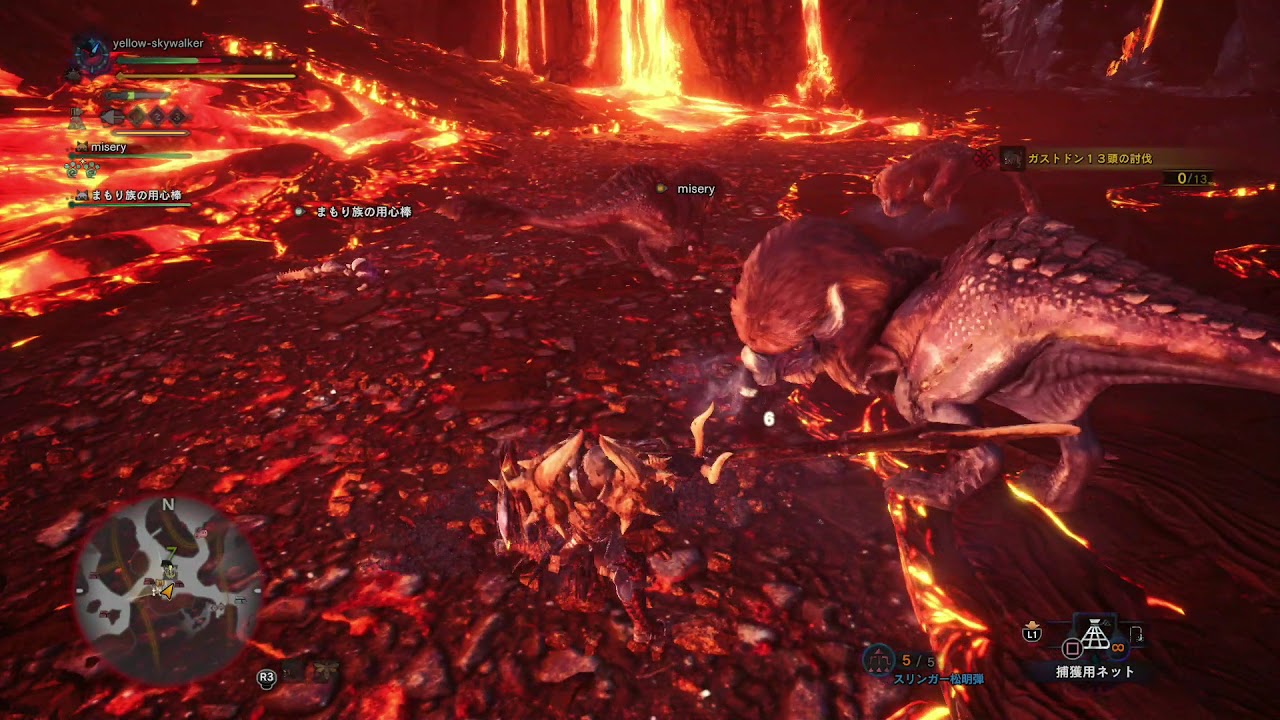Click the capture net item icon
Screen dimensions: 1280x720
coord(1095,641)
